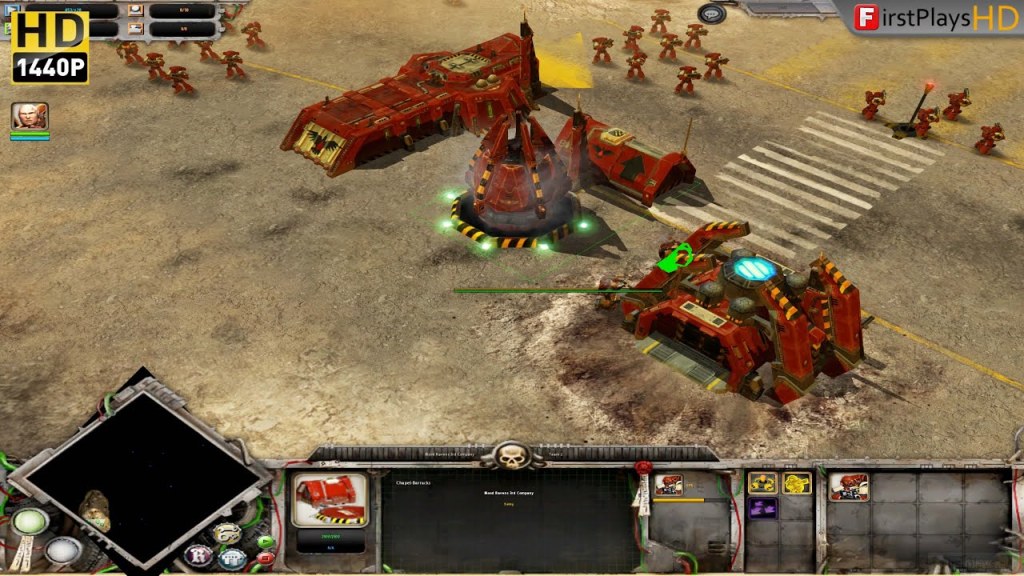Image resolution: width=1024 pixels, height=576 pixels.
Task: Click the space marine icon in command grid
Action: coord(849,487)
